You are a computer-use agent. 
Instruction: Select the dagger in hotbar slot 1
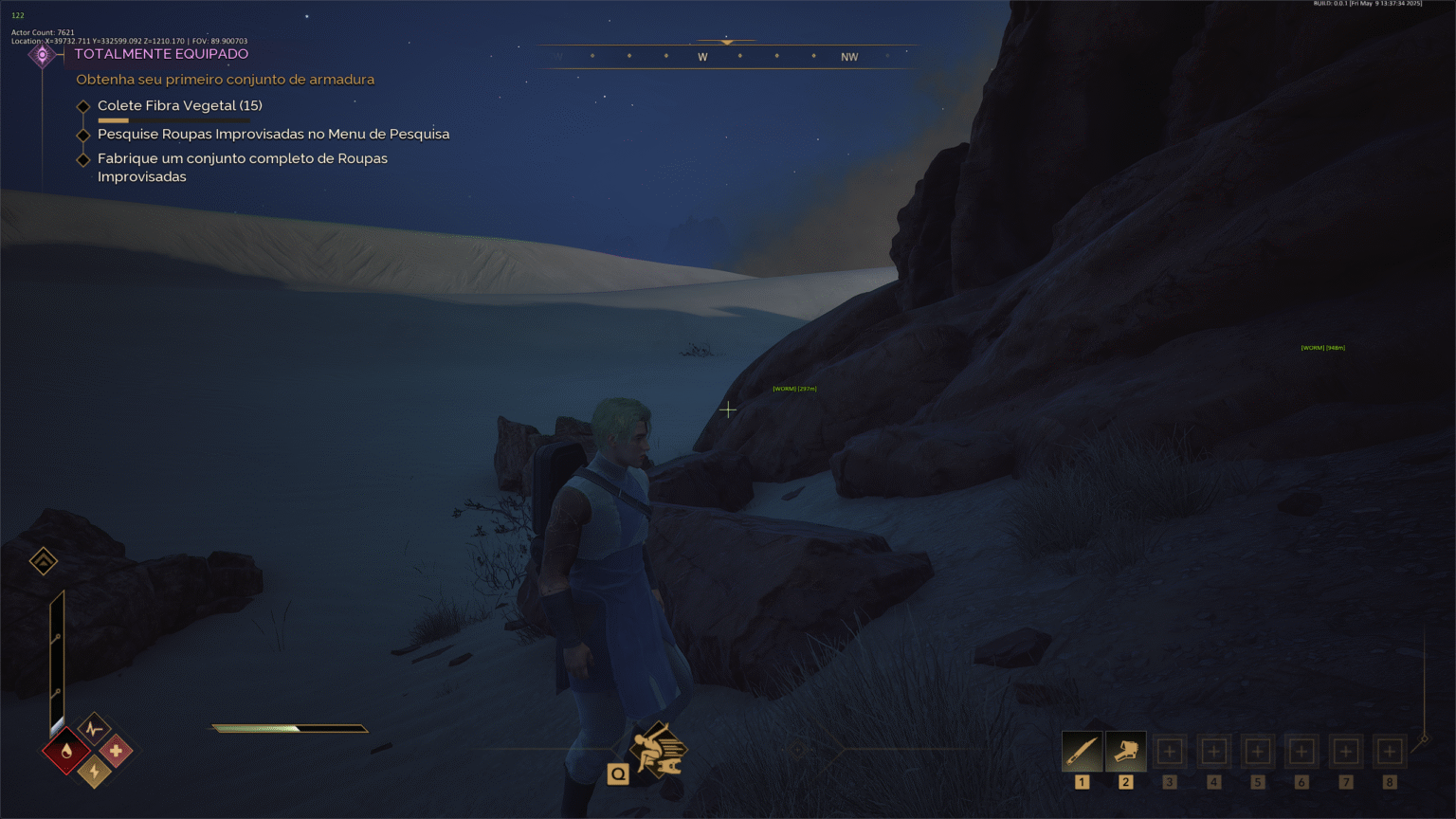1082,750
